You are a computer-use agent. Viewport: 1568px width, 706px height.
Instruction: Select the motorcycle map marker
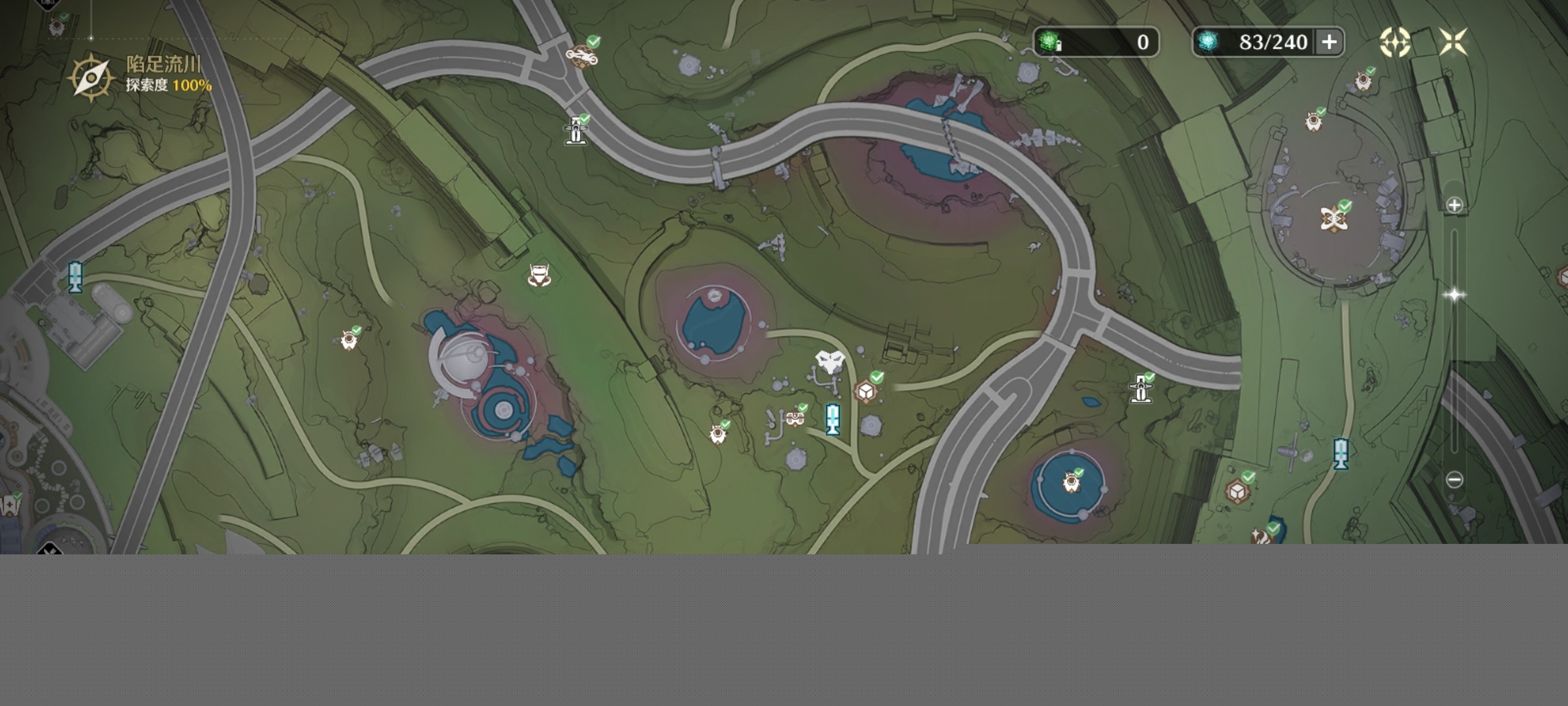click(581, 56)
